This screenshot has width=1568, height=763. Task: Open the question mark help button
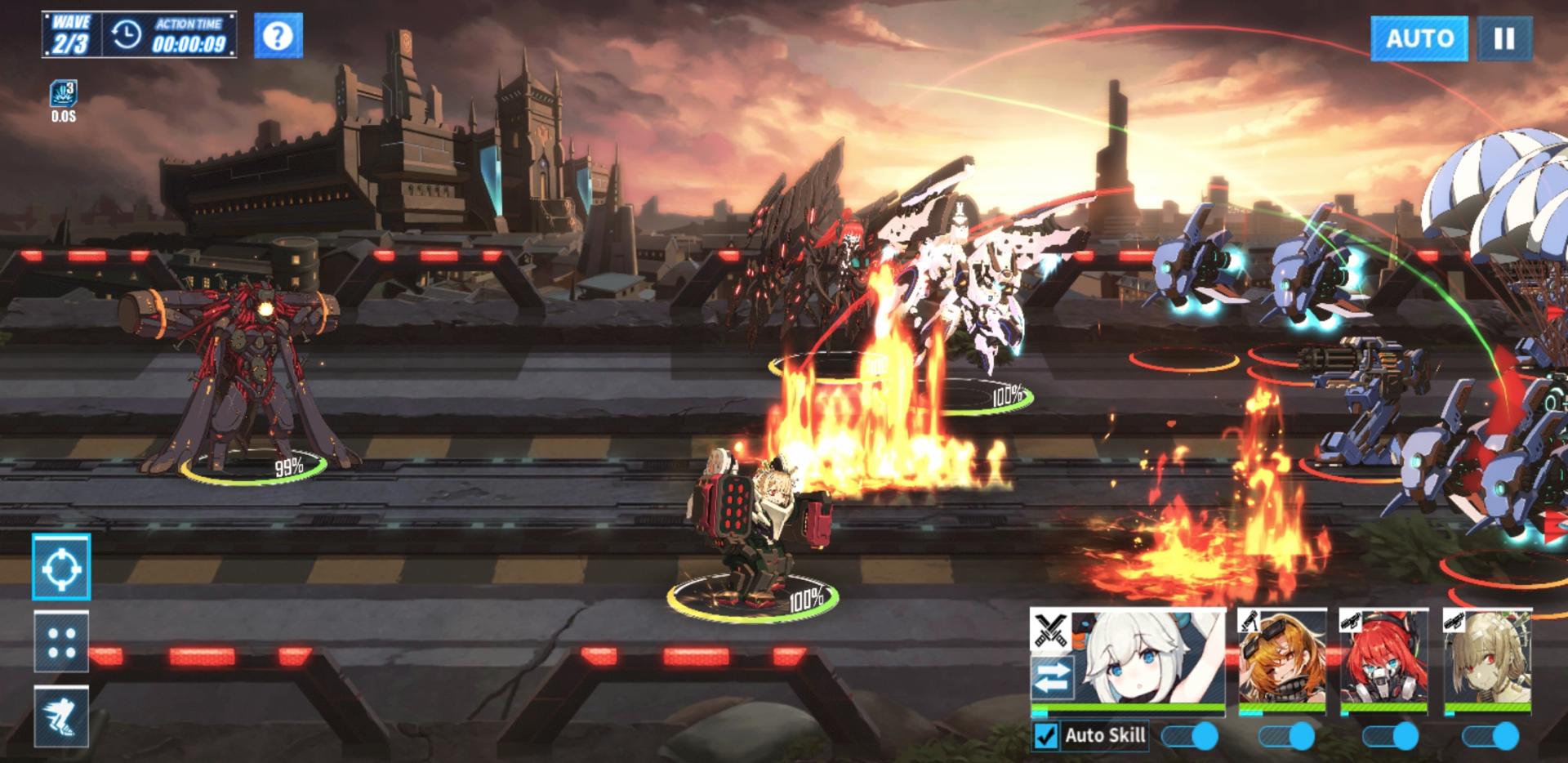point(278,36)
